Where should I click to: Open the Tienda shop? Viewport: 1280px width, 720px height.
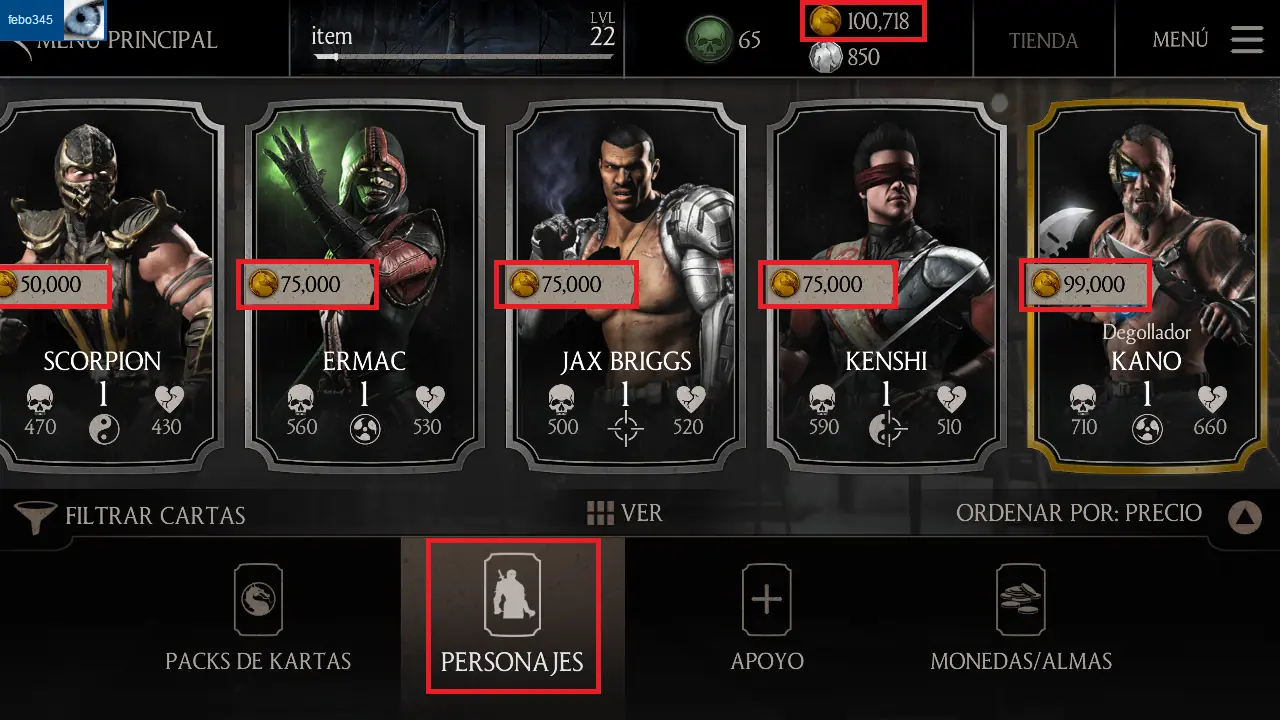1043,41
